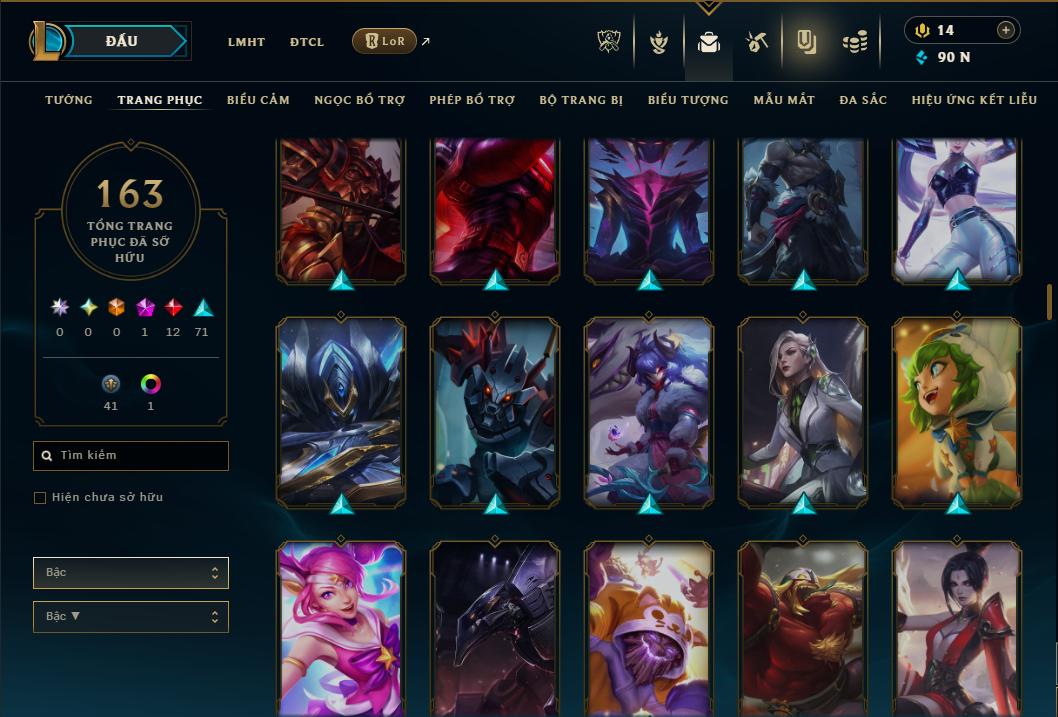The width and height of the screenshot is (1058, 717).
Task: Open the loot hammer icon
Action: click(756, 41)
